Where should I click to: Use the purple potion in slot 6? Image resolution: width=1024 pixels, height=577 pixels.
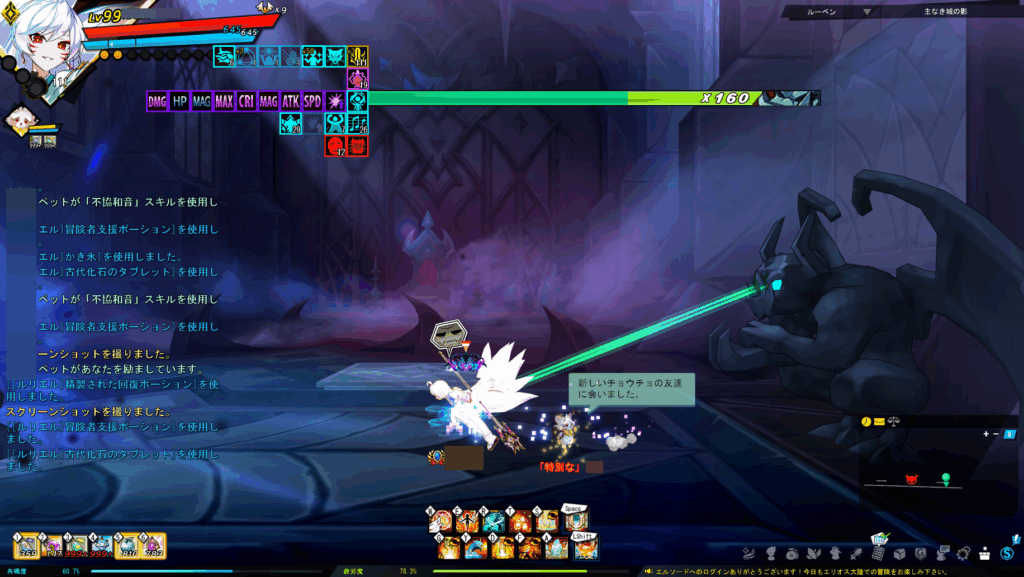coord(154,545)
